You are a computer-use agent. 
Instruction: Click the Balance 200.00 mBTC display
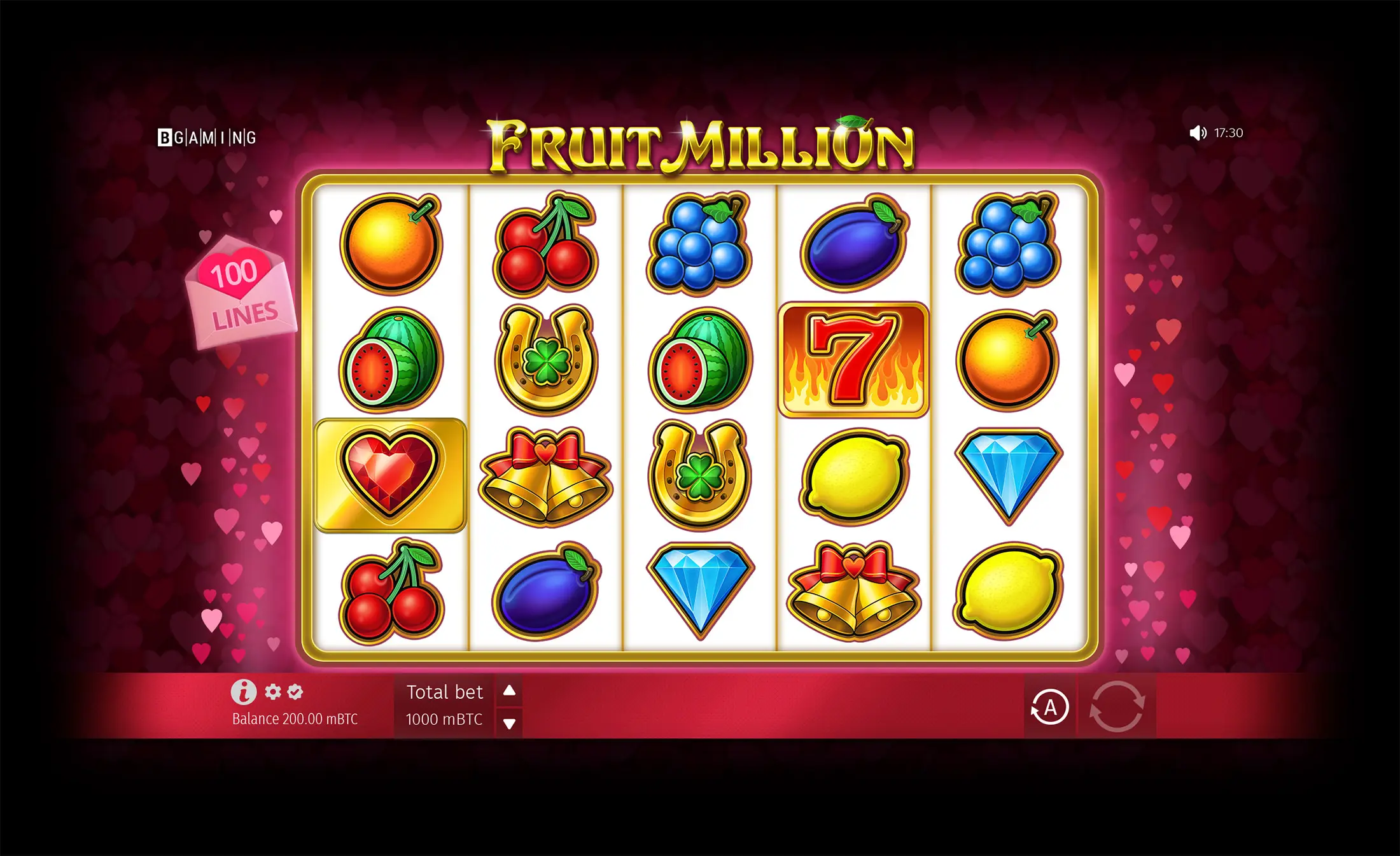(x=293, y=718)
